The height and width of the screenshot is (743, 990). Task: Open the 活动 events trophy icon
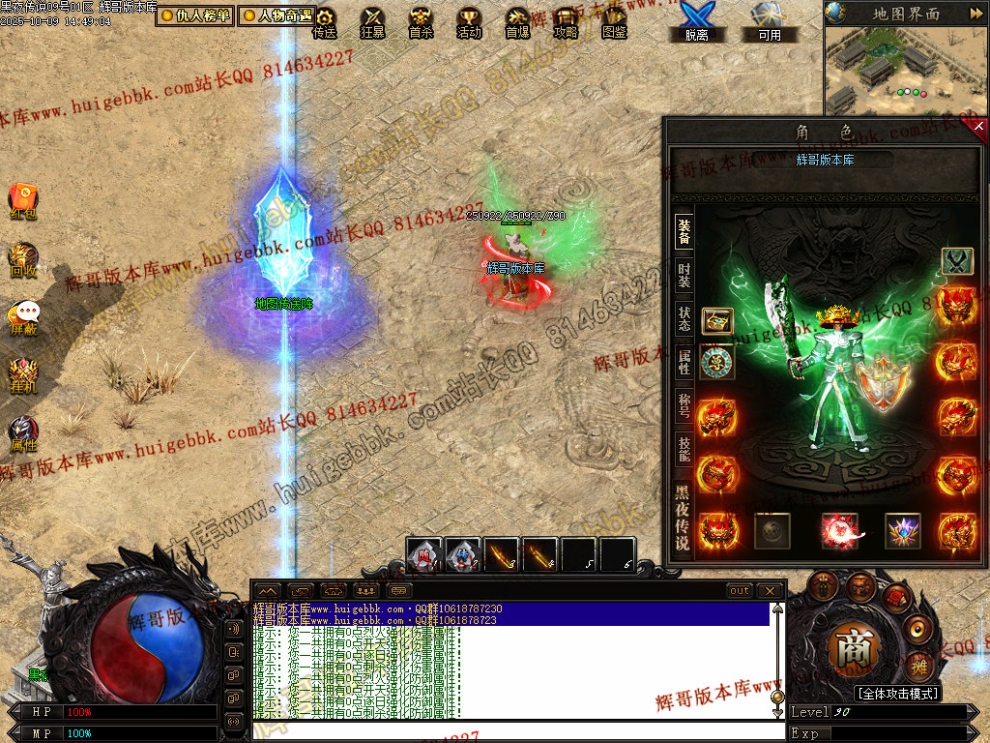pos(468,22)
